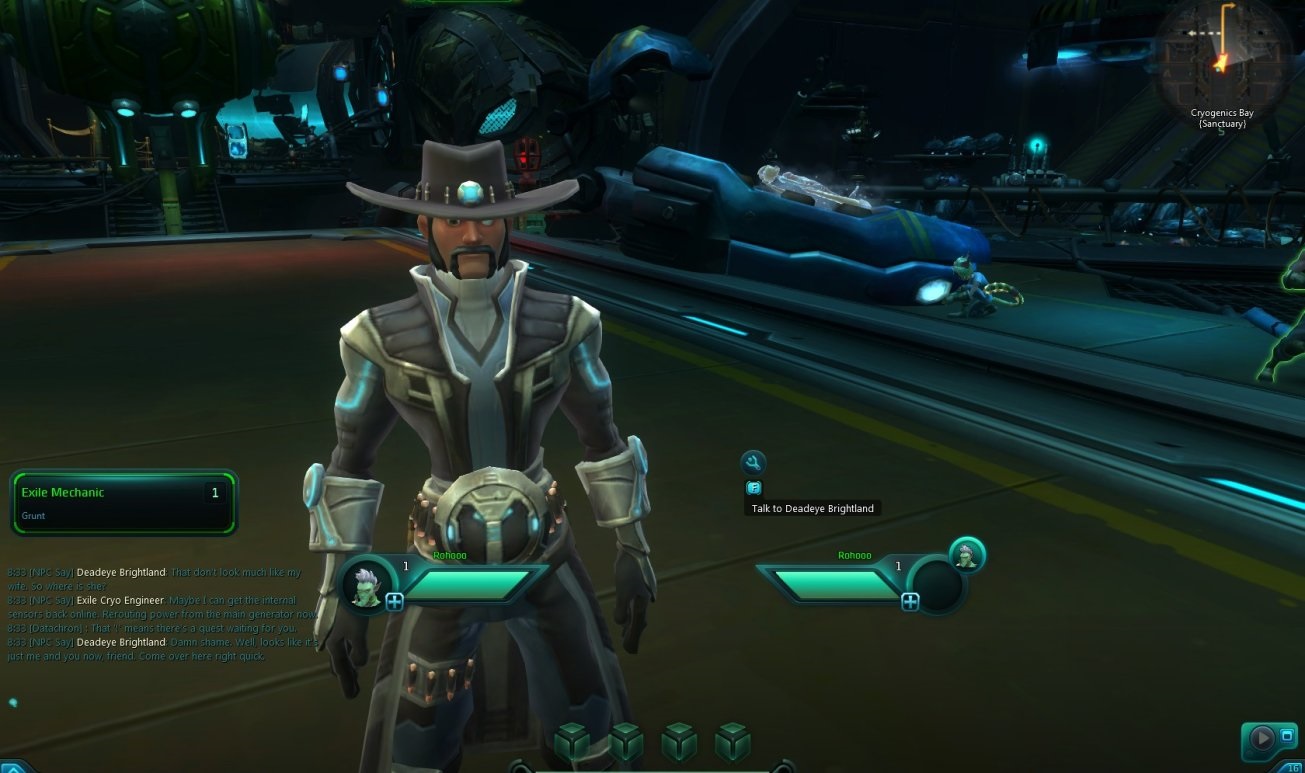
Task: Click the small Rohooo portrait on the target frame
Action: (966, 555)
